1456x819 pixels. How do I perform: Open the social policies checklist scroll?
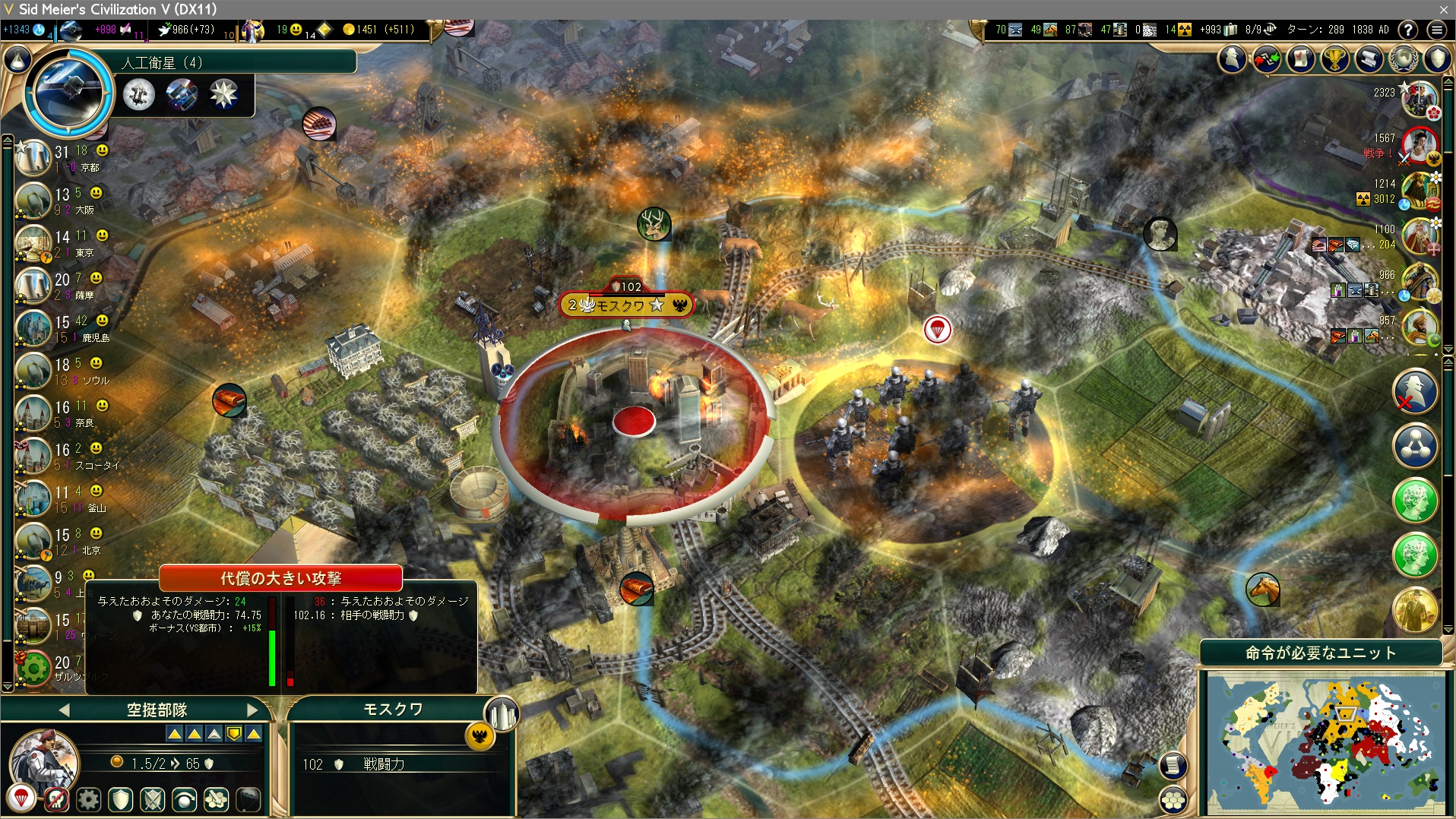click(1301, 58)
